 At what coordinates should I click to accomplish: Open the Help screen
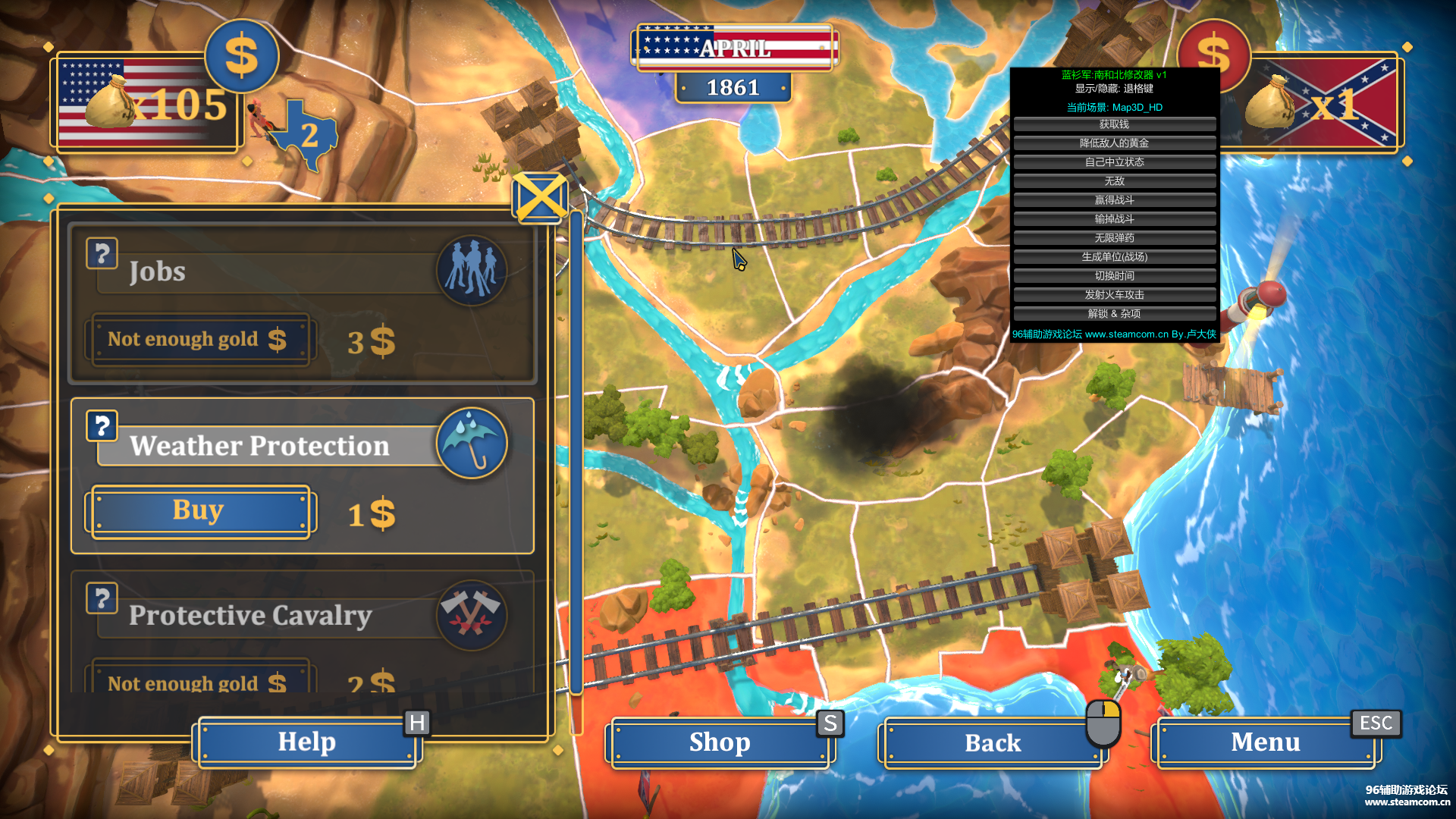[306, 742]
